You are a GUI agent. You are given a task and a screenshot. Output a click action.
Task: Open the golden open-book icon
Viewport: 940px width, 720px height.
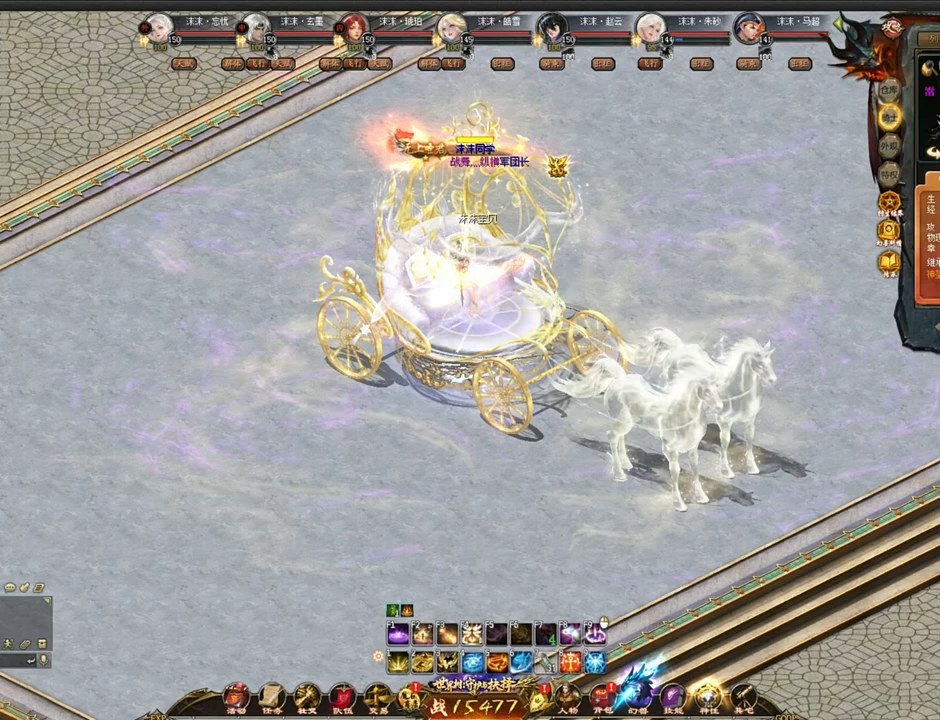point(889,262)
